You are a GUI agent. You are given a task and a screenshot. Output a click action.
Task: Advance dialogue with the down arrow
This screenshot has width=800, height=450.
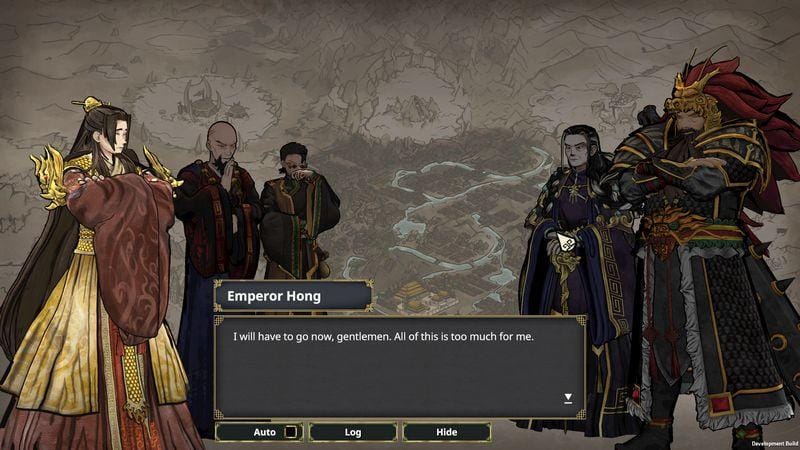click(x=568, y=398)
